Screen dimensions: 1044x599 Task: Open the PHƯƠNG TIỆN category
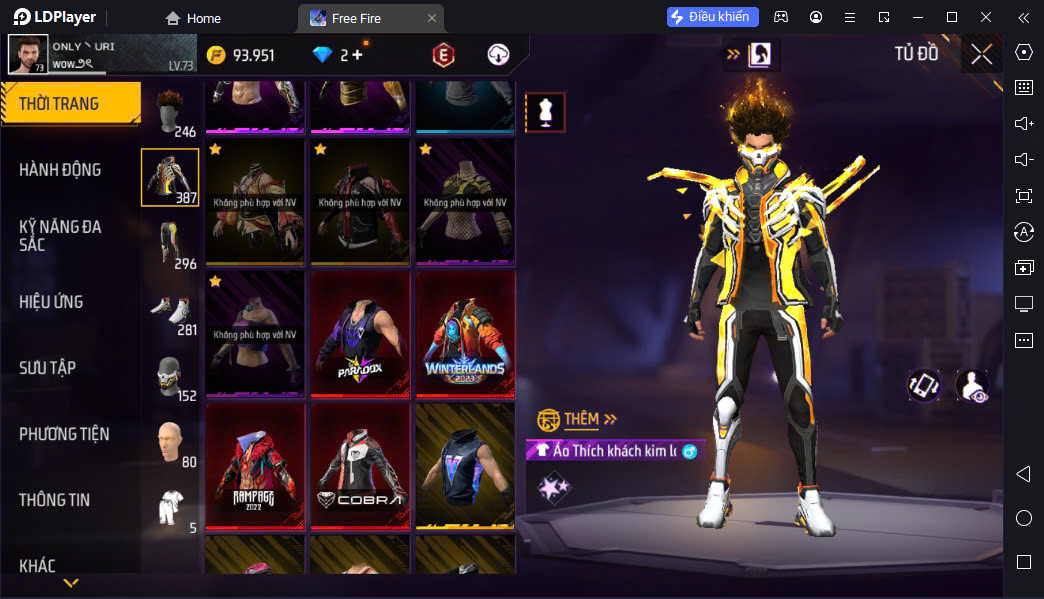click(64, 434)
